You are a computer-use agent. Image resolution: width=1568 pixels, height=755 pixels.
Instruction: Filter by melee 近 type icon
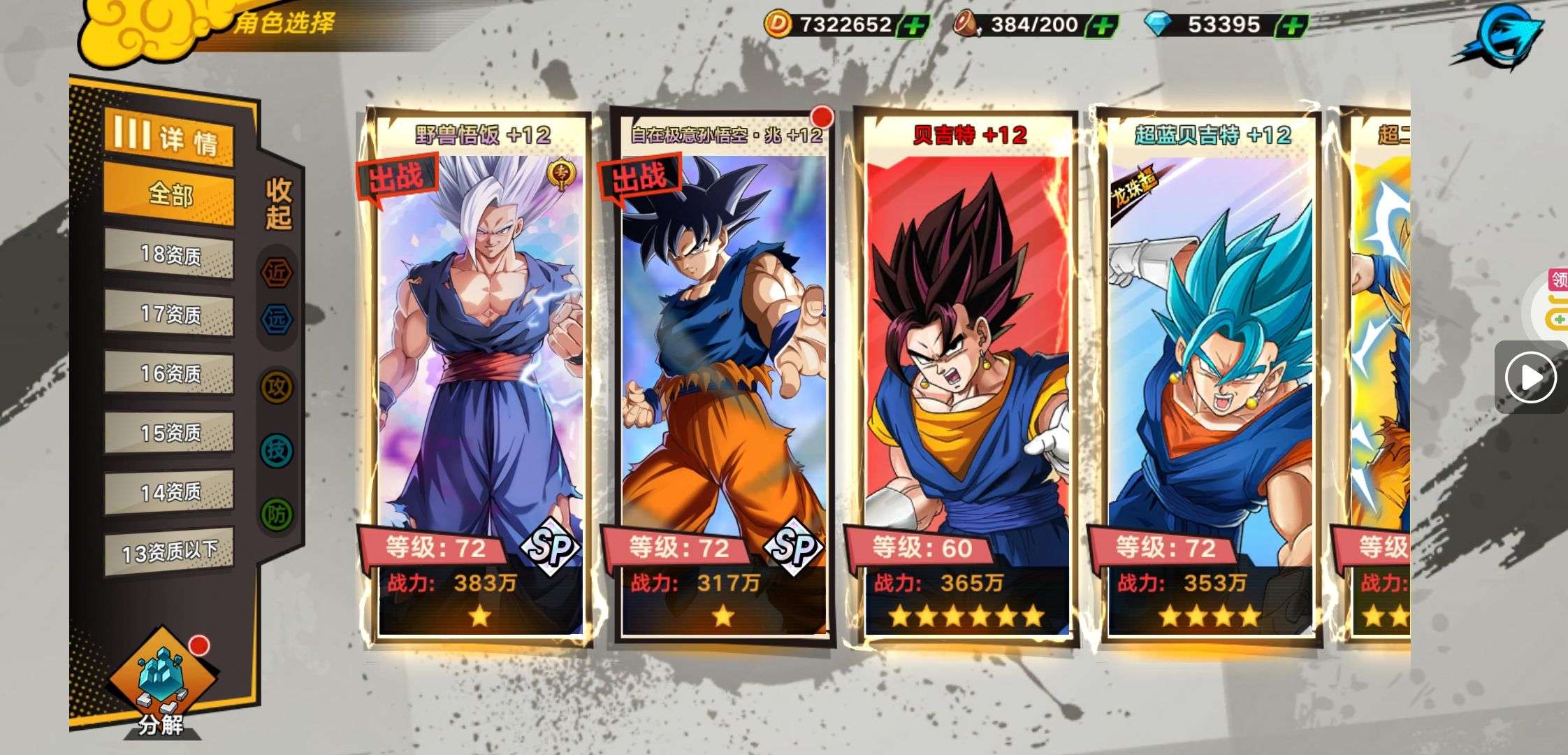point(277,273)
